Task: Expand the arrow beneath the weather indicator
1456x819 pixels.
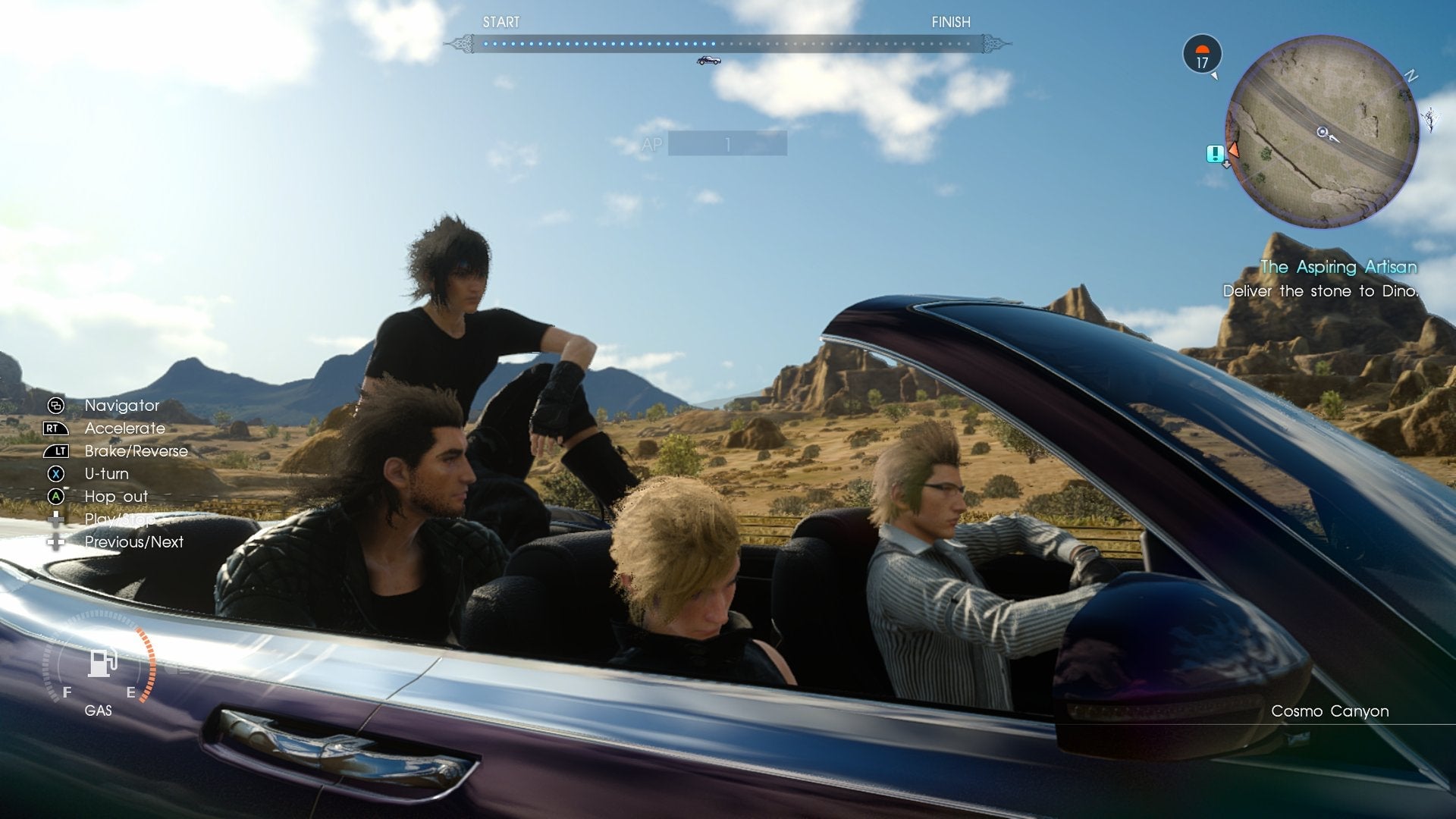Action: click(1215, 76)
